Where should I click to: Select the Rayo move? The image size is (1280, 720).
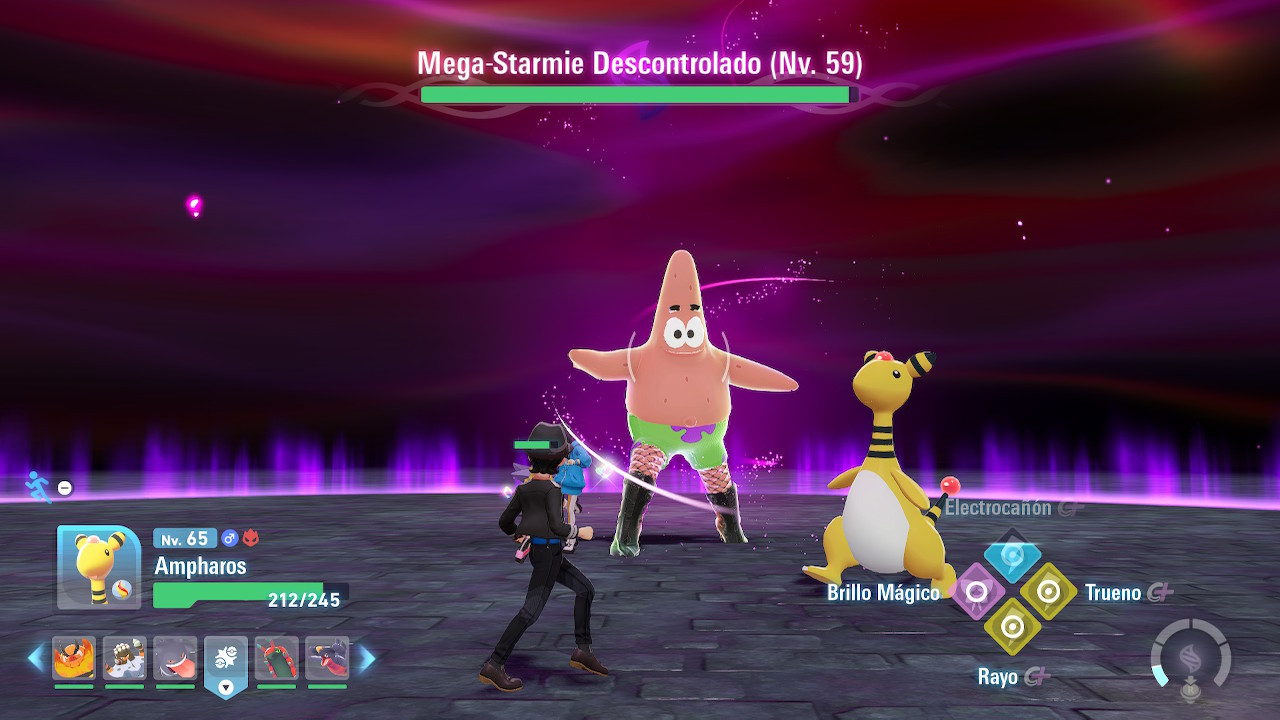[x=1012, y=628]
